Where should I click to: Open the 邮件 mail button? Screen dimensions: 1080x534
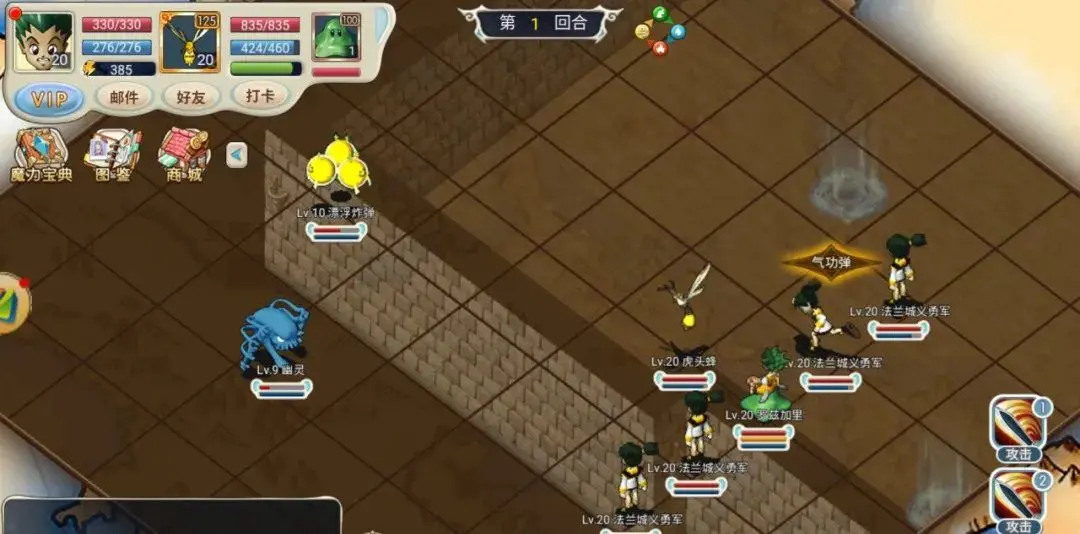[x=124, y=96]
